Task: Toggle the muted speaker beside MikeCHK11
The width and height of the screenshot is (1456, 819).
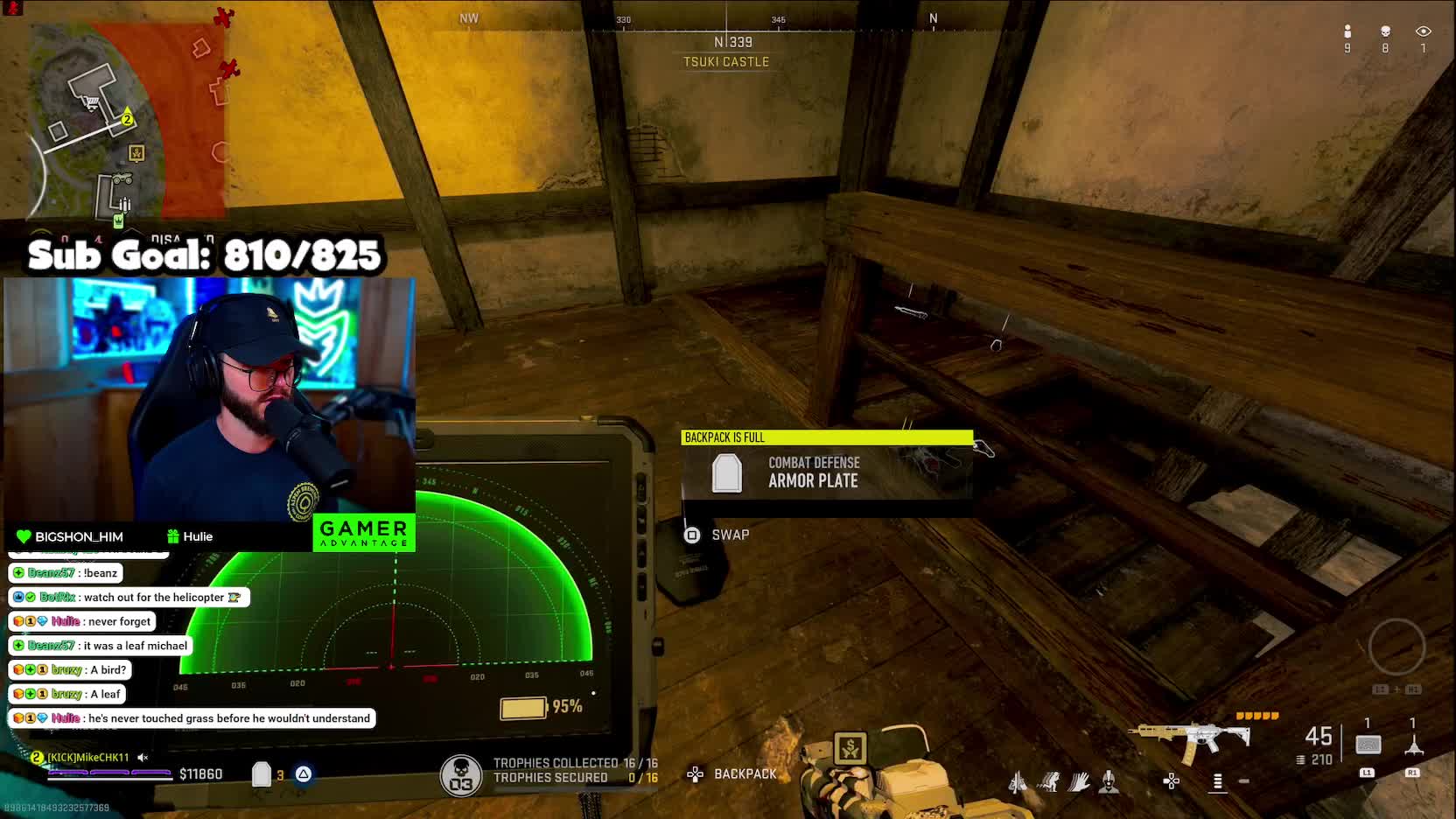Action: coord(143,758)
